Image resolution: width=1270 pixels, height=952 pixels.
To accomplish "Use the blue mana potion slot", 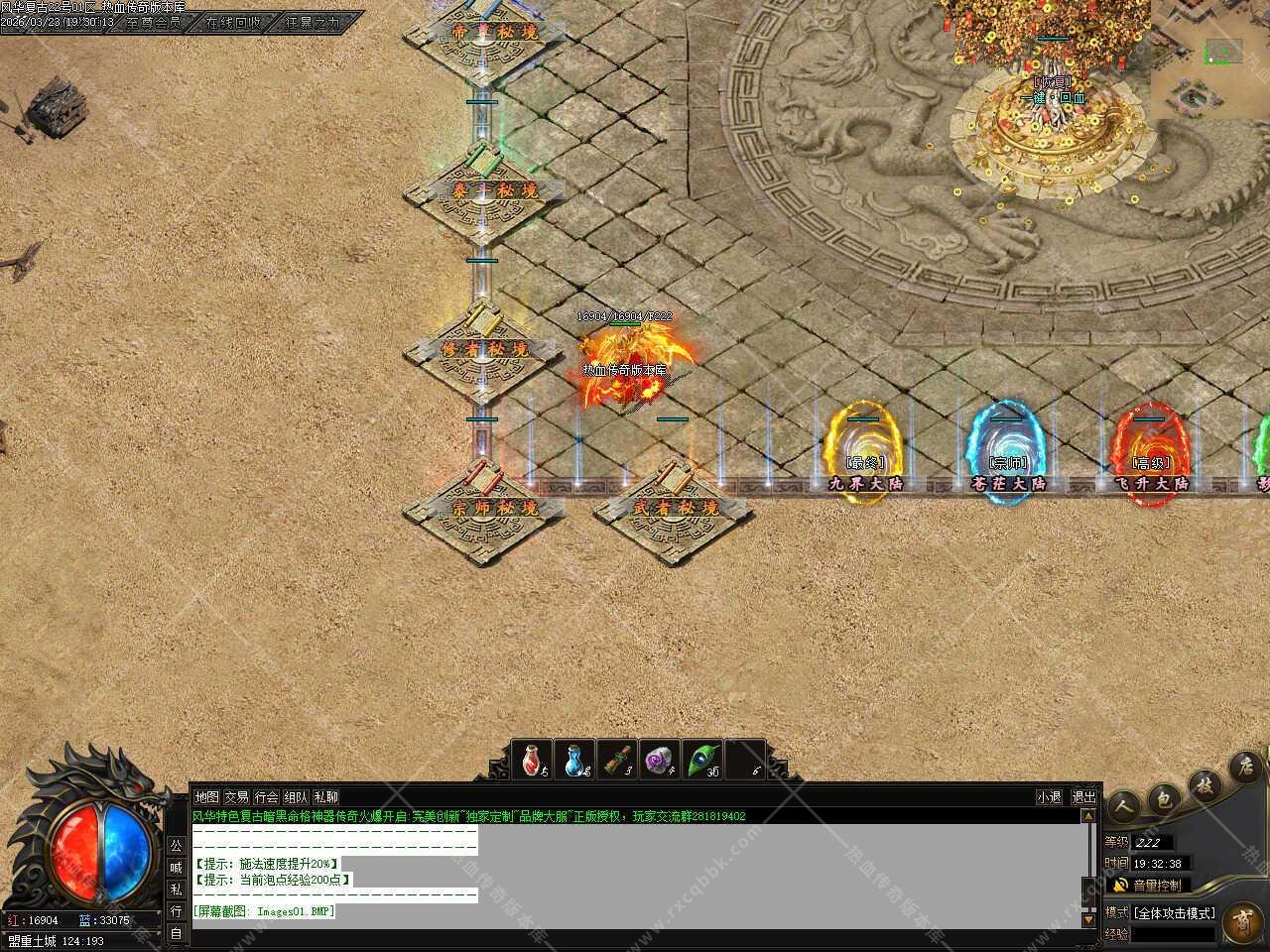I will [576, 760].
